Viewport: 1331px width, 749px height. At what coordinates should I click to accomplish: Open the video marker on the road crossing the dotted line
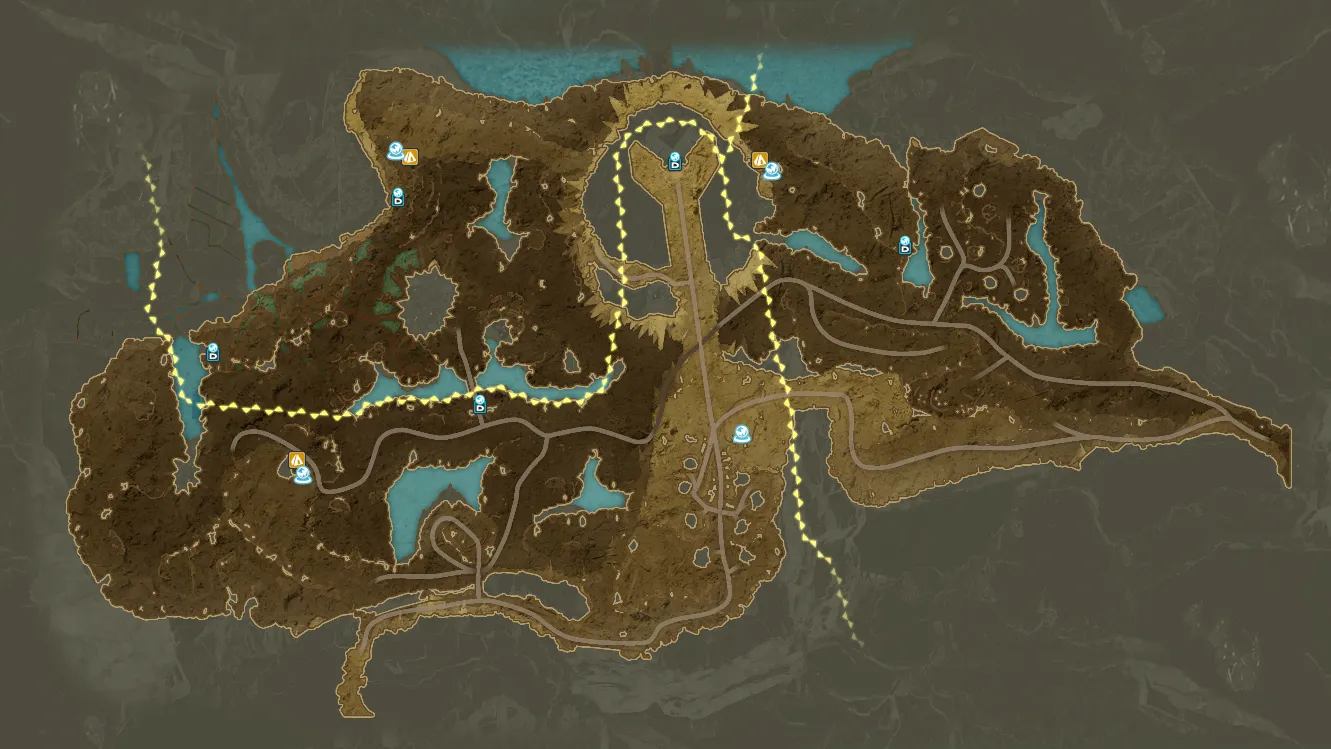tap(480, 404)
